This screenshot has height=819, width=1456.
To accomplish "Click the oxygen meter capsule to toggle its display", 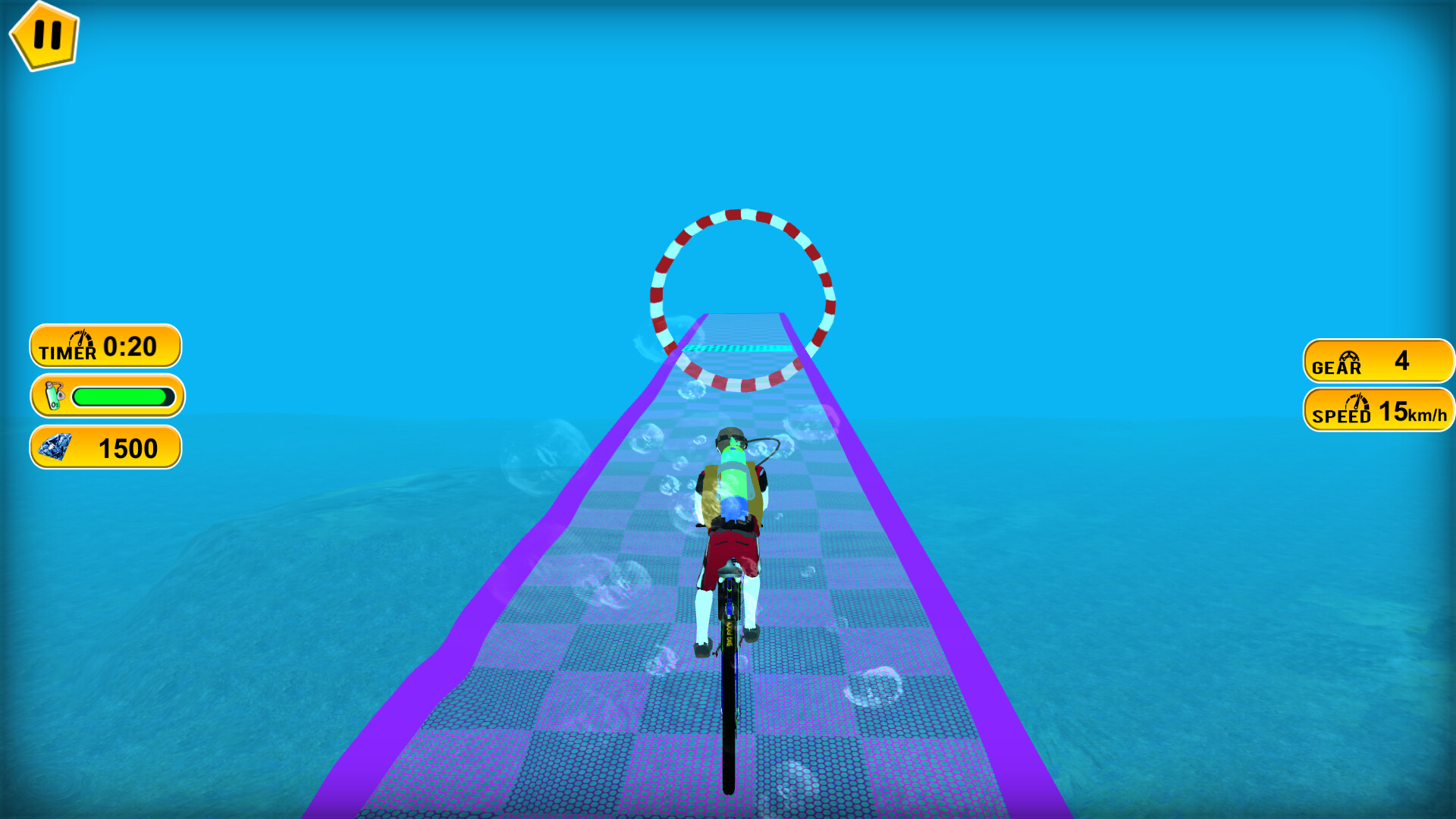I will [106, 397].
